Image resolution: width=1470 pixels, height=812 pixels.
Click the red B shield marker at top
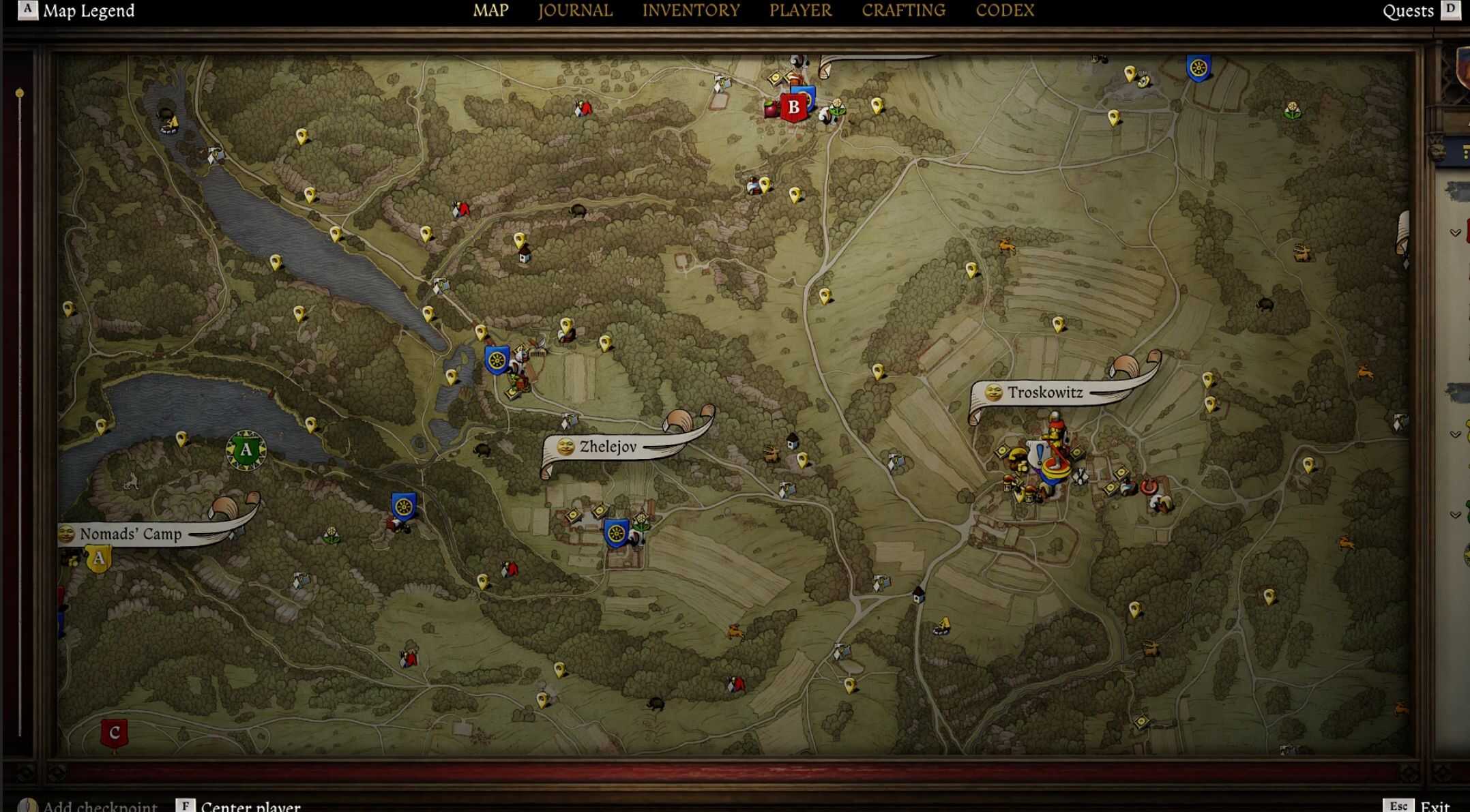(x=793, y=107)
